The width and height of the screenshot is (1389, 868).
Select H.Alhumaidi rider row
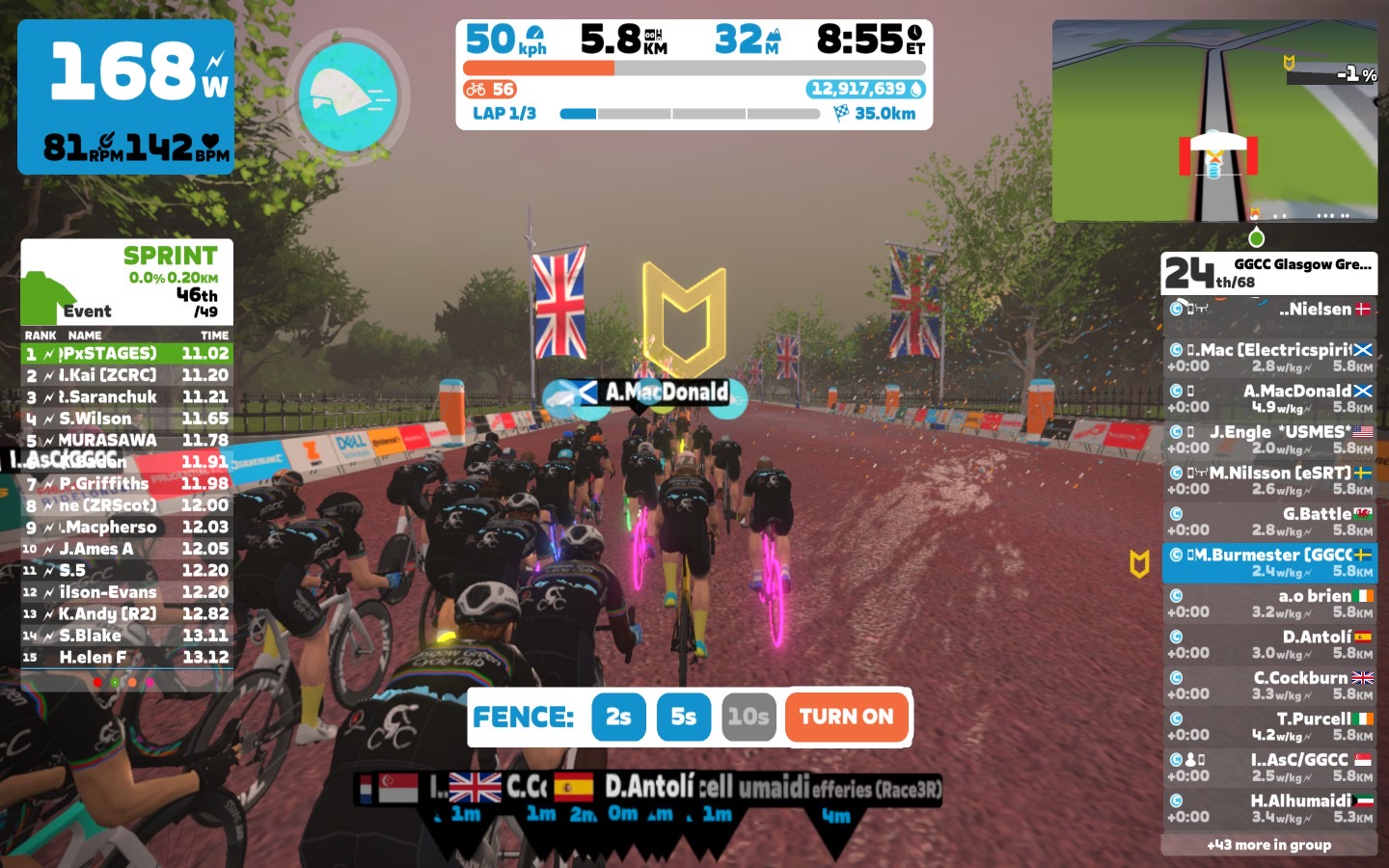(1269, 808)
